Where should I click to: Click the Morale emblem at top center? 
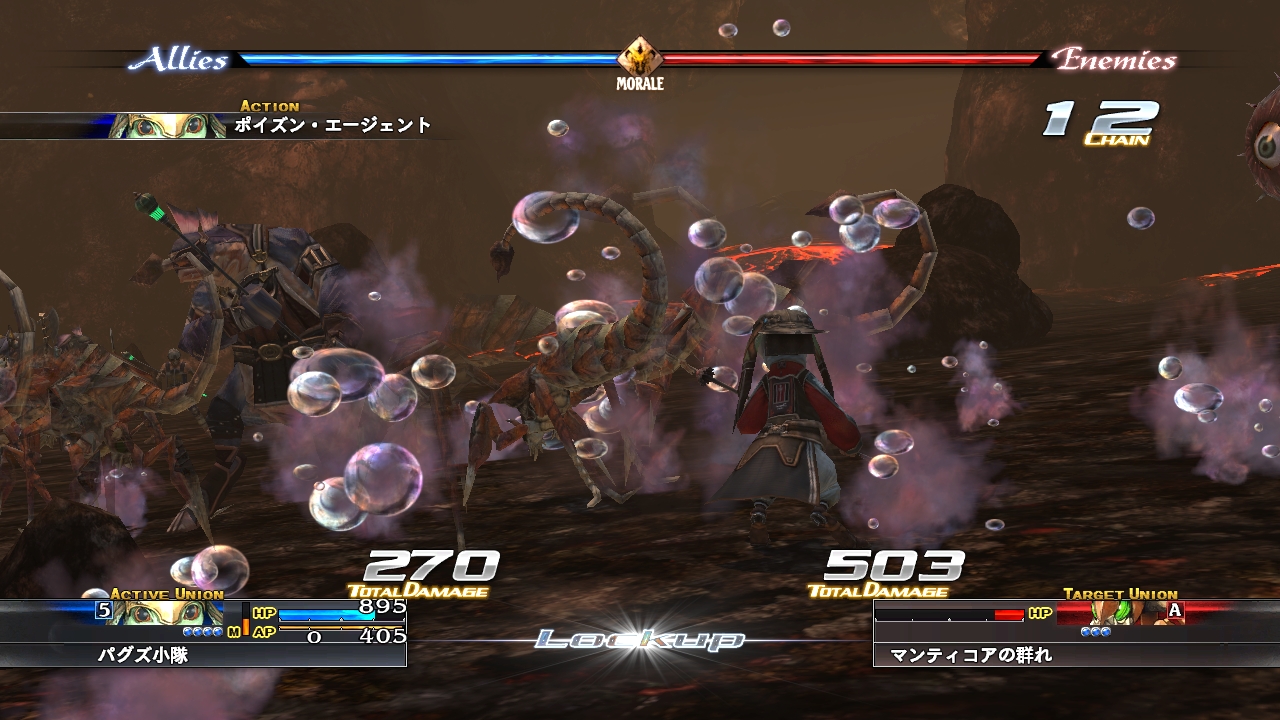point(639,57)
